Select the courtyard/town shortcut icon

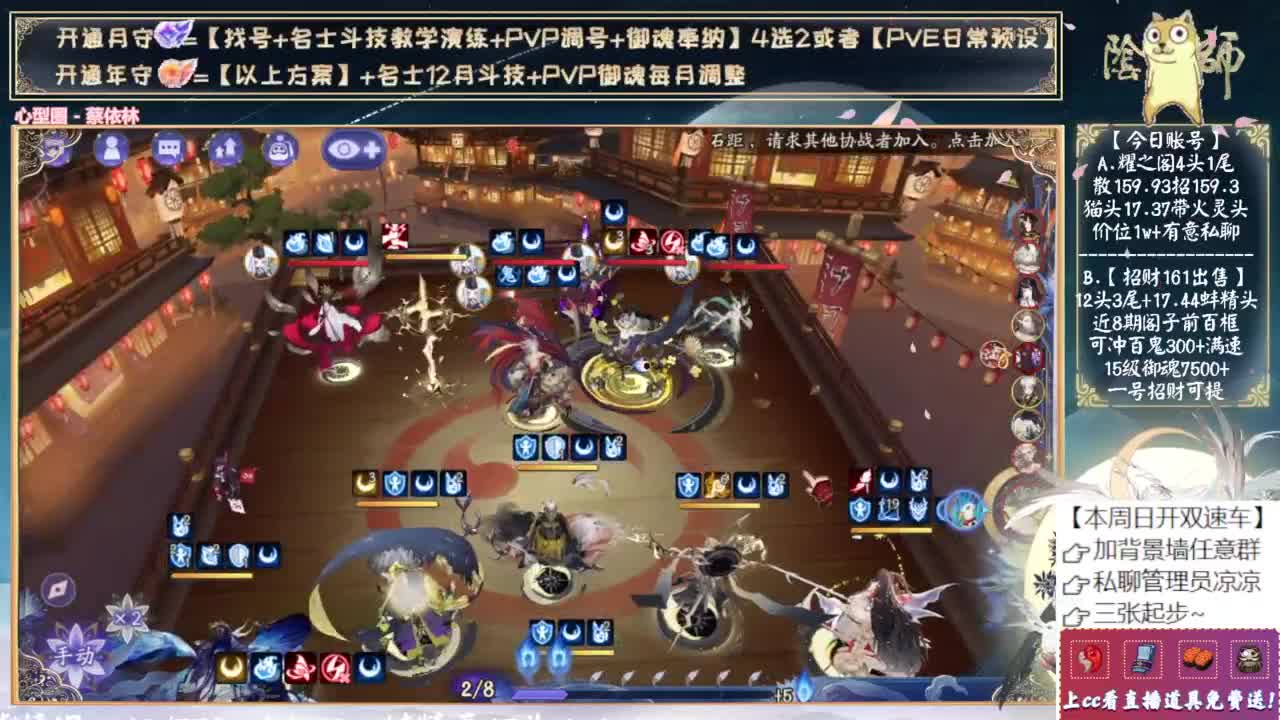227,147
